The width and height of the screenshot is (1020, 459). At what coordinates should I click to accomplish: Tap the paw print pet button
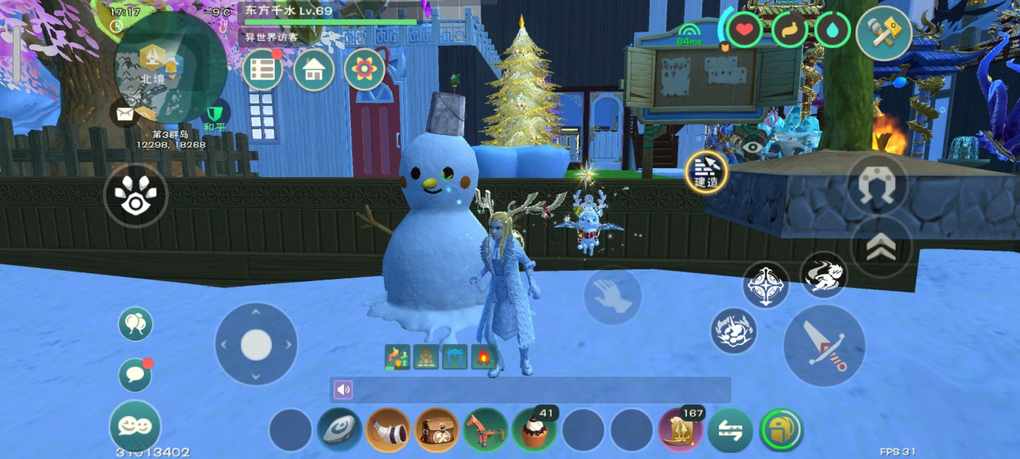(135, 196)
